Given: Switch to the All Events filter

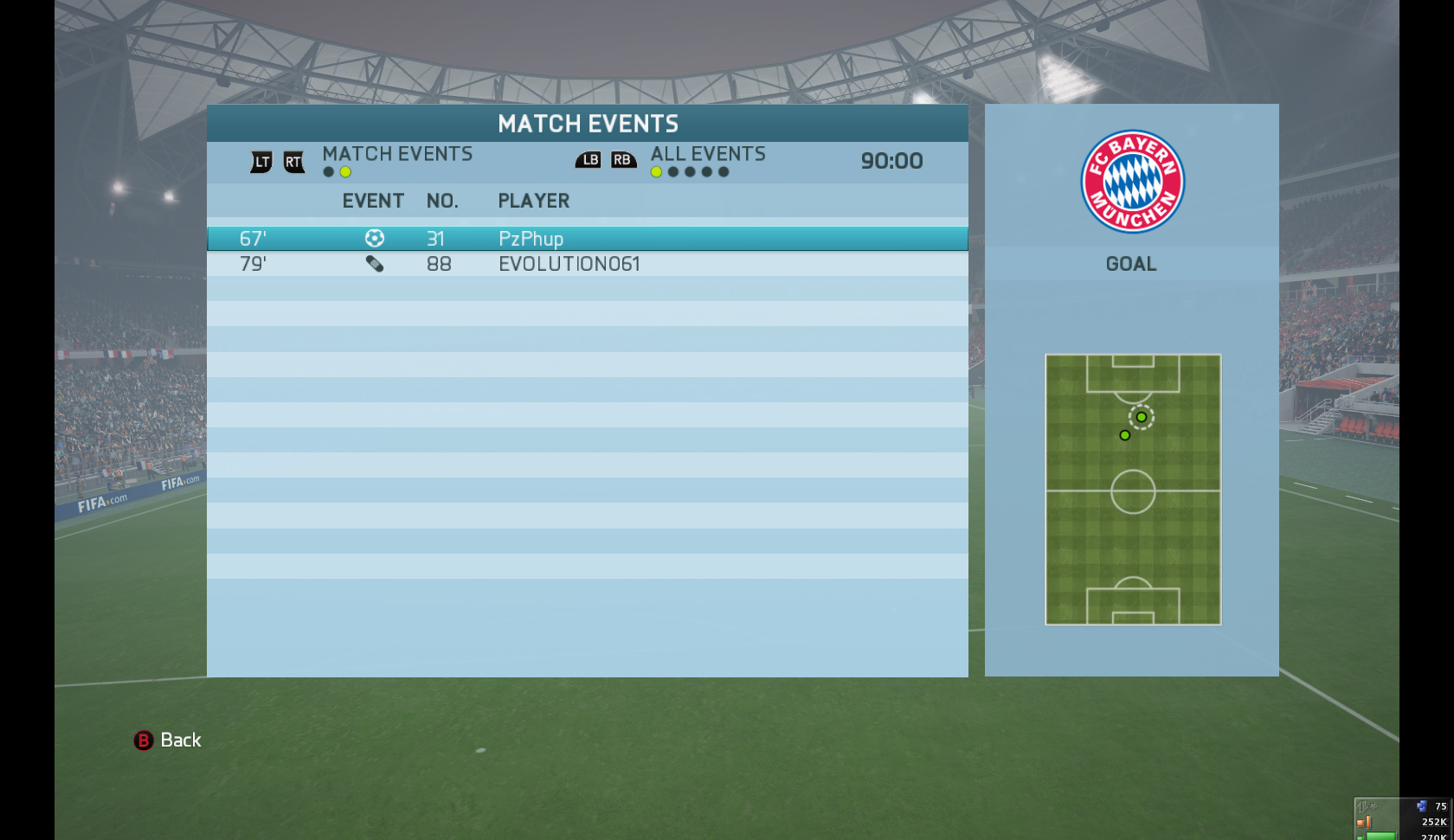Looking at the screenshot, I should coord(707,154).
